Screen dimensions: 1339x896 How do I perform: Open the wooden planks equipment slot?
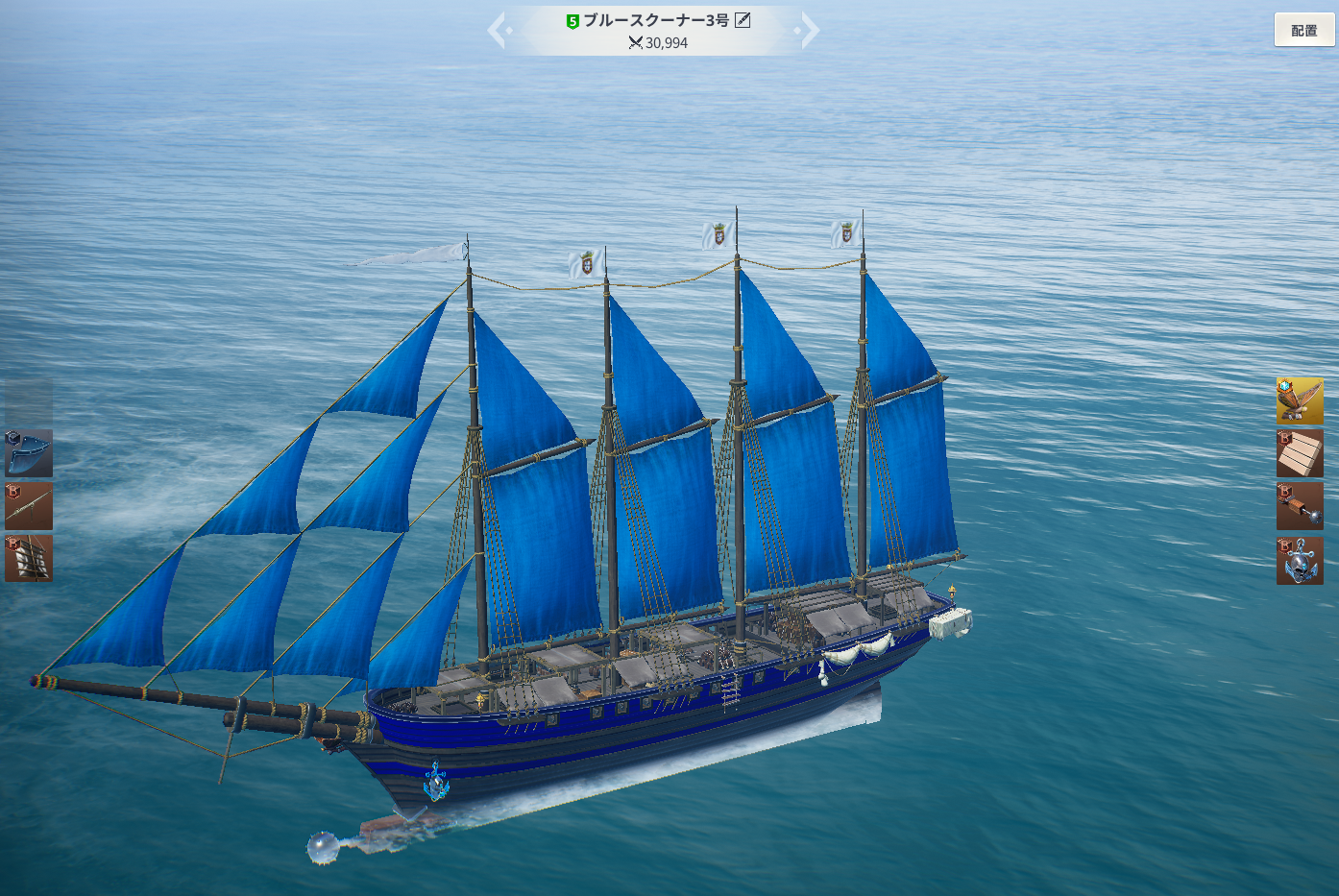(x=1300, y=453)
